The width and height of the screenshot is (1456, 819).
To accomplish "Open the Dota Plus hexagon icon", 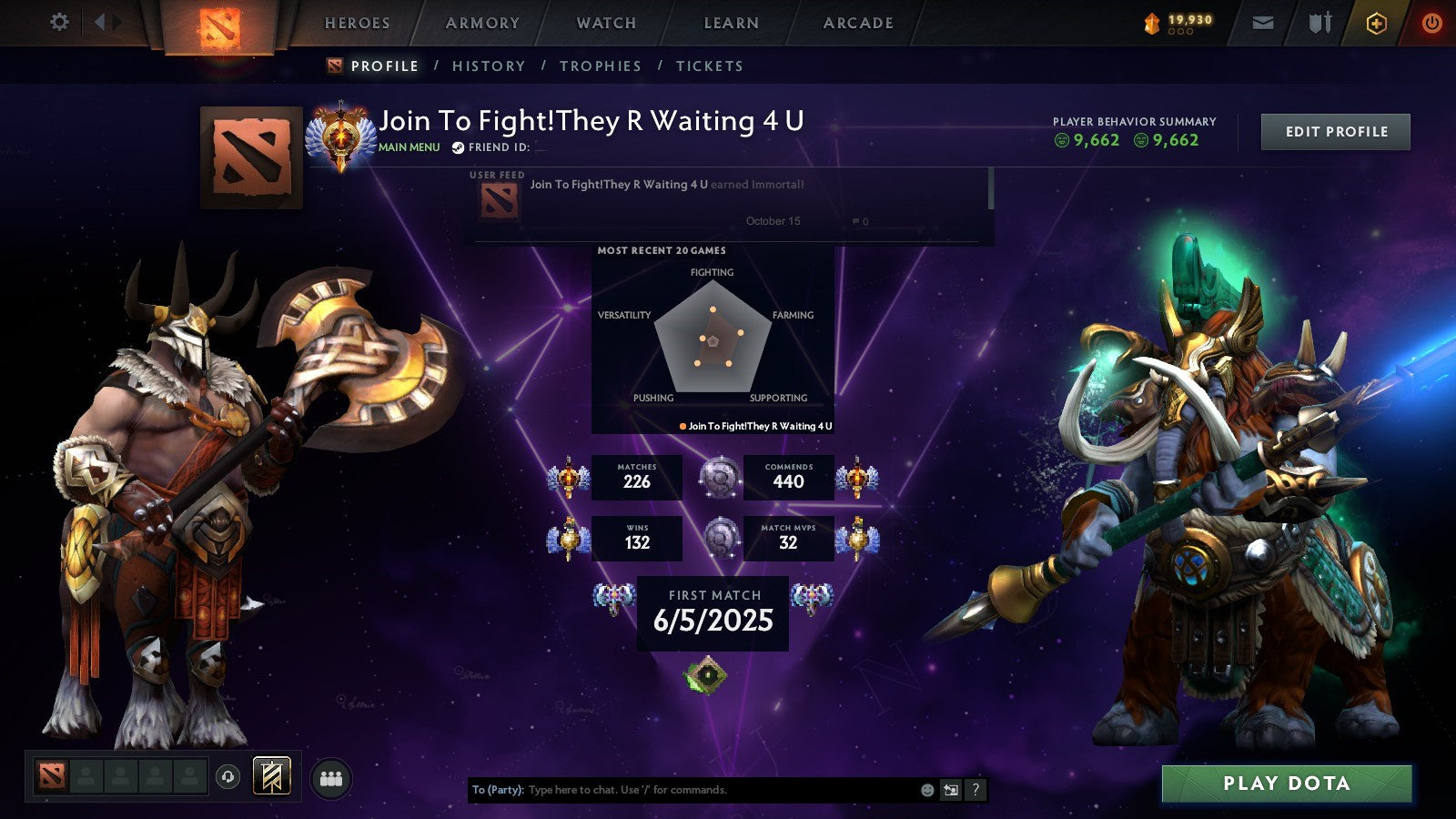I will 1376,23.
